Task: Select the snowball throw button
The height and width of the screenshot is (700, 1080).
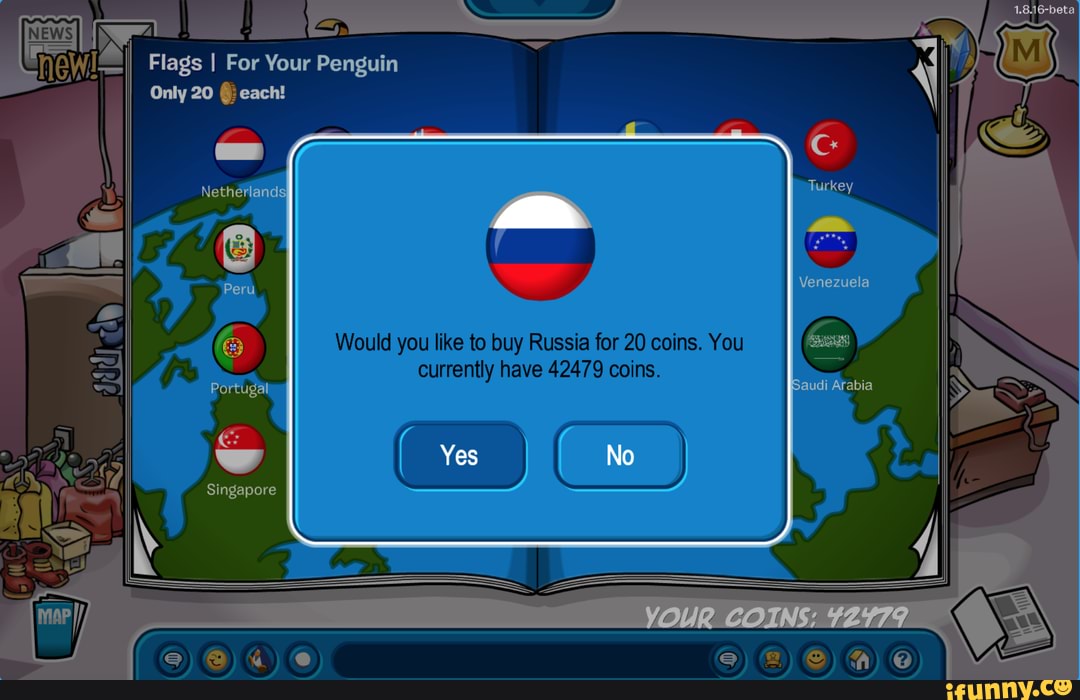Action: 302,660
